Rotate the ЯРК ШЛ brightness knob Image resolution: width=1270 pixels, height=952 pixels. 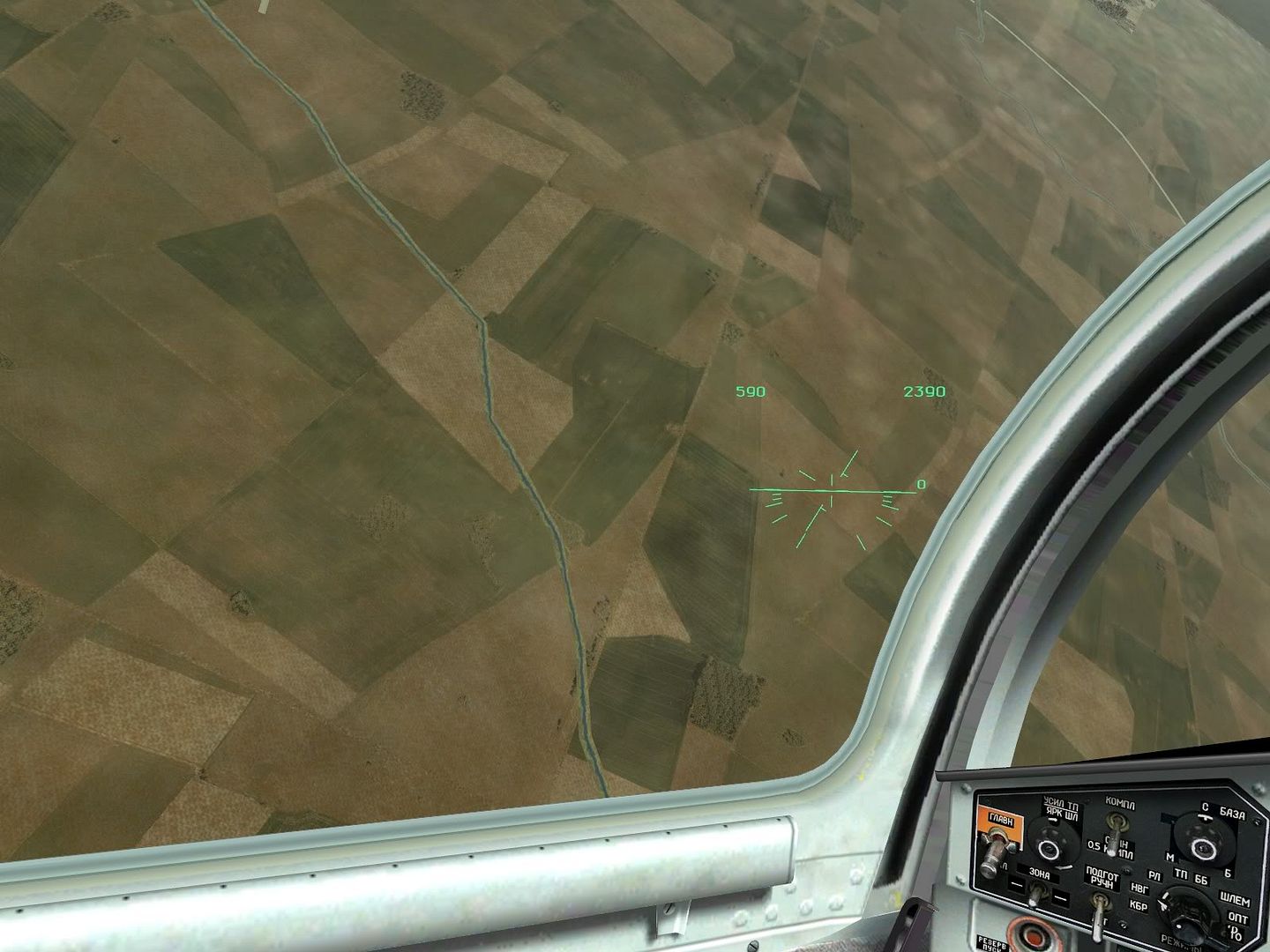point(1050,846)
